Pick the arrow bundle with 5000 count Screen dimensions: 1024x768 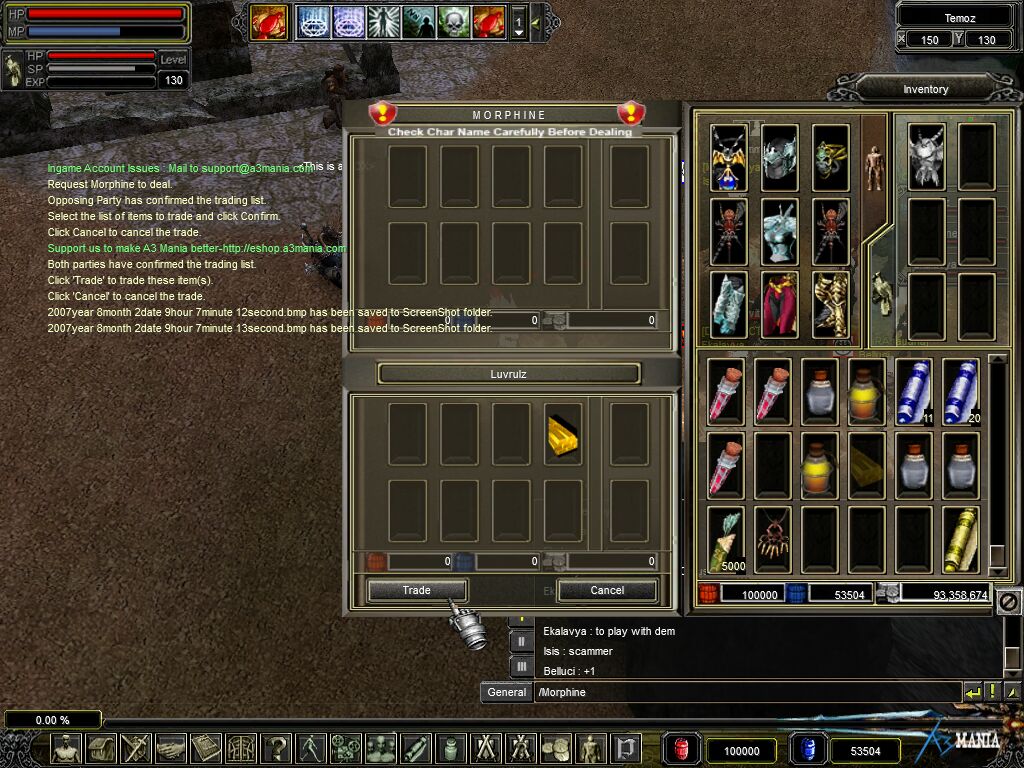725,539
